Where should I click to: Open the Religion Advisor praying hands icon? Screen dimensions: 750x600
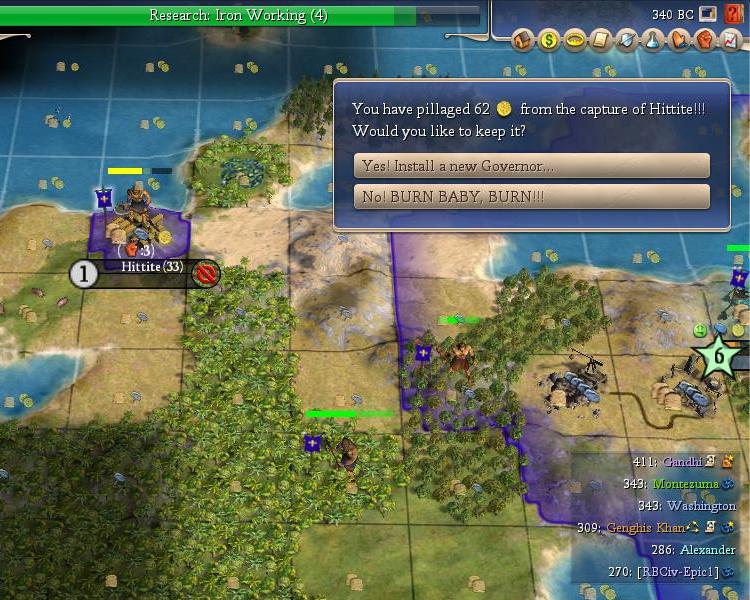(678, 41)
